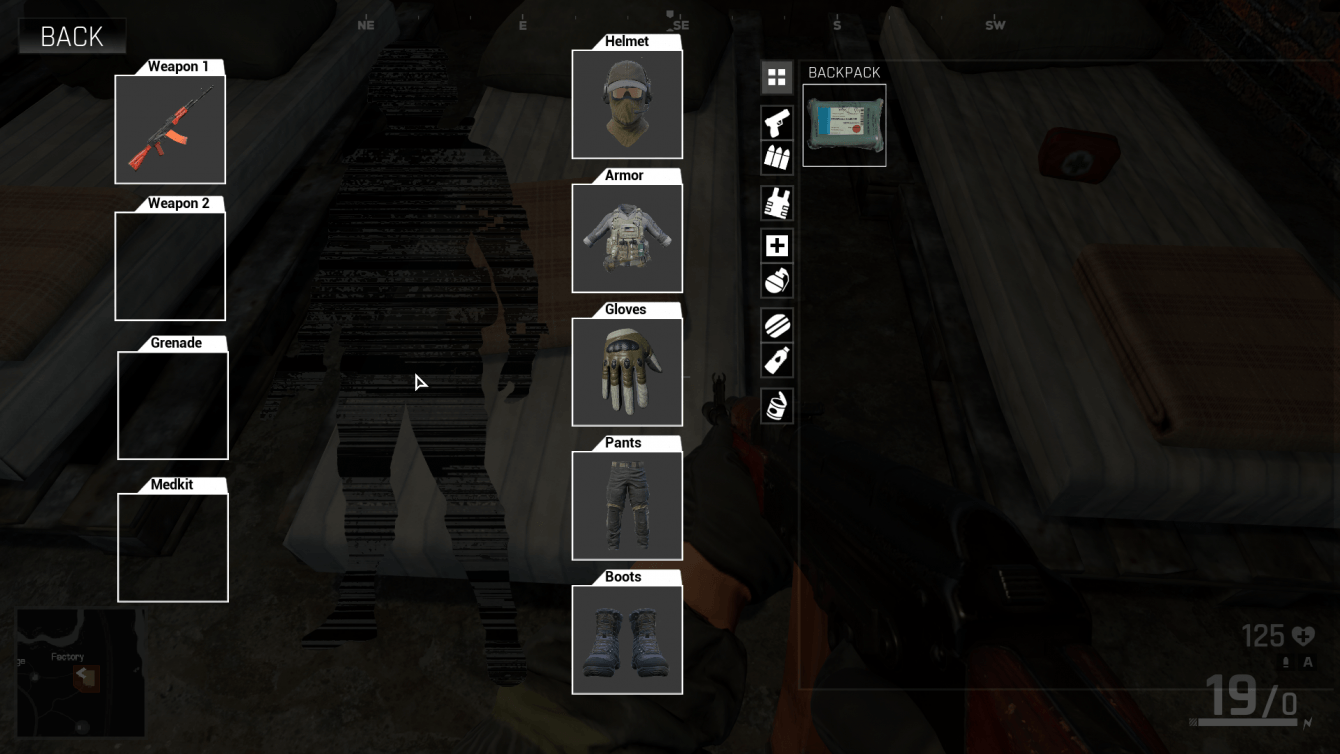Select the AK rifle in Weapon 1 slot
Image resolution: width=1340 pixels, height=754 pixels.
(x=170, y=129)
